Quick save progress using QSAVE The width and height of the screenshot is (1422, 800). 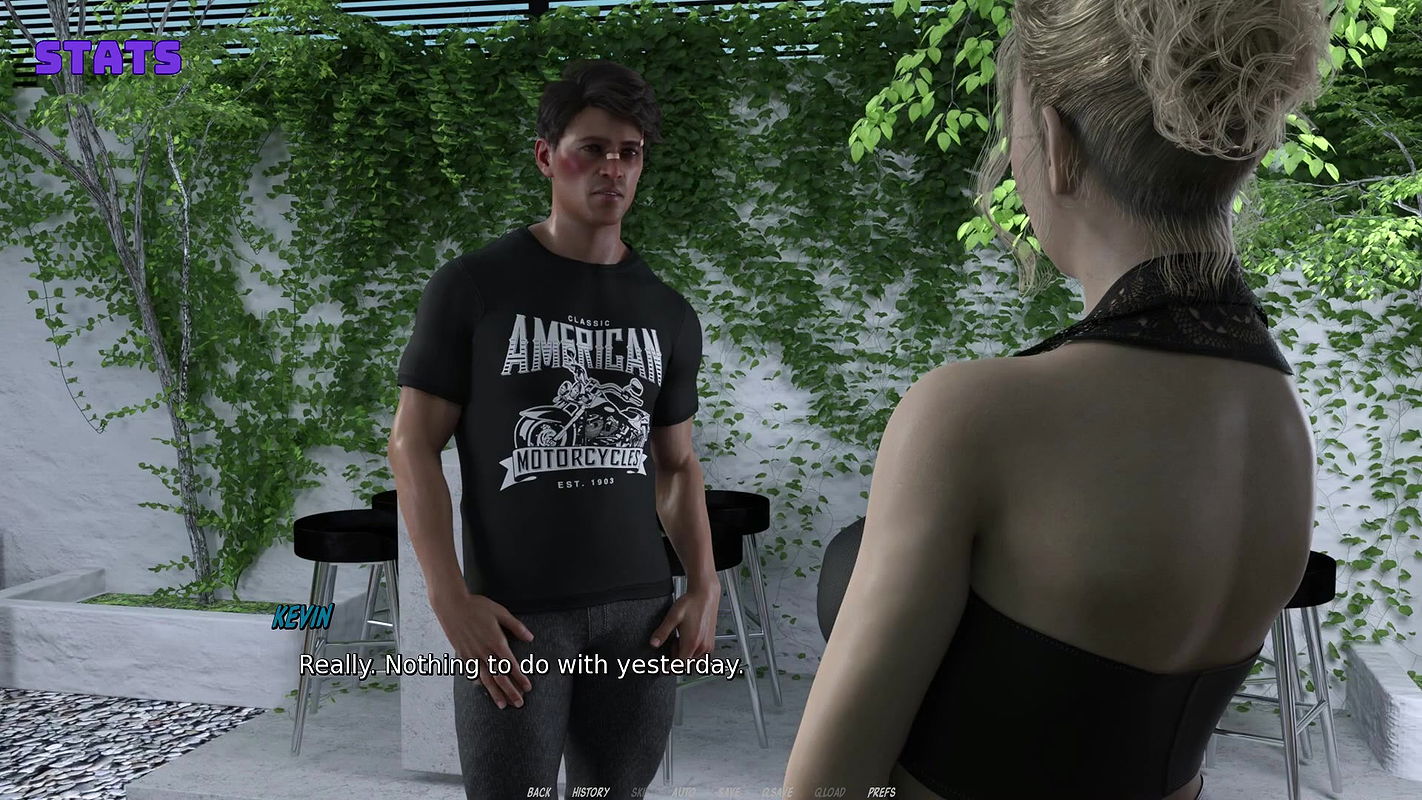[x=778, y=792]
